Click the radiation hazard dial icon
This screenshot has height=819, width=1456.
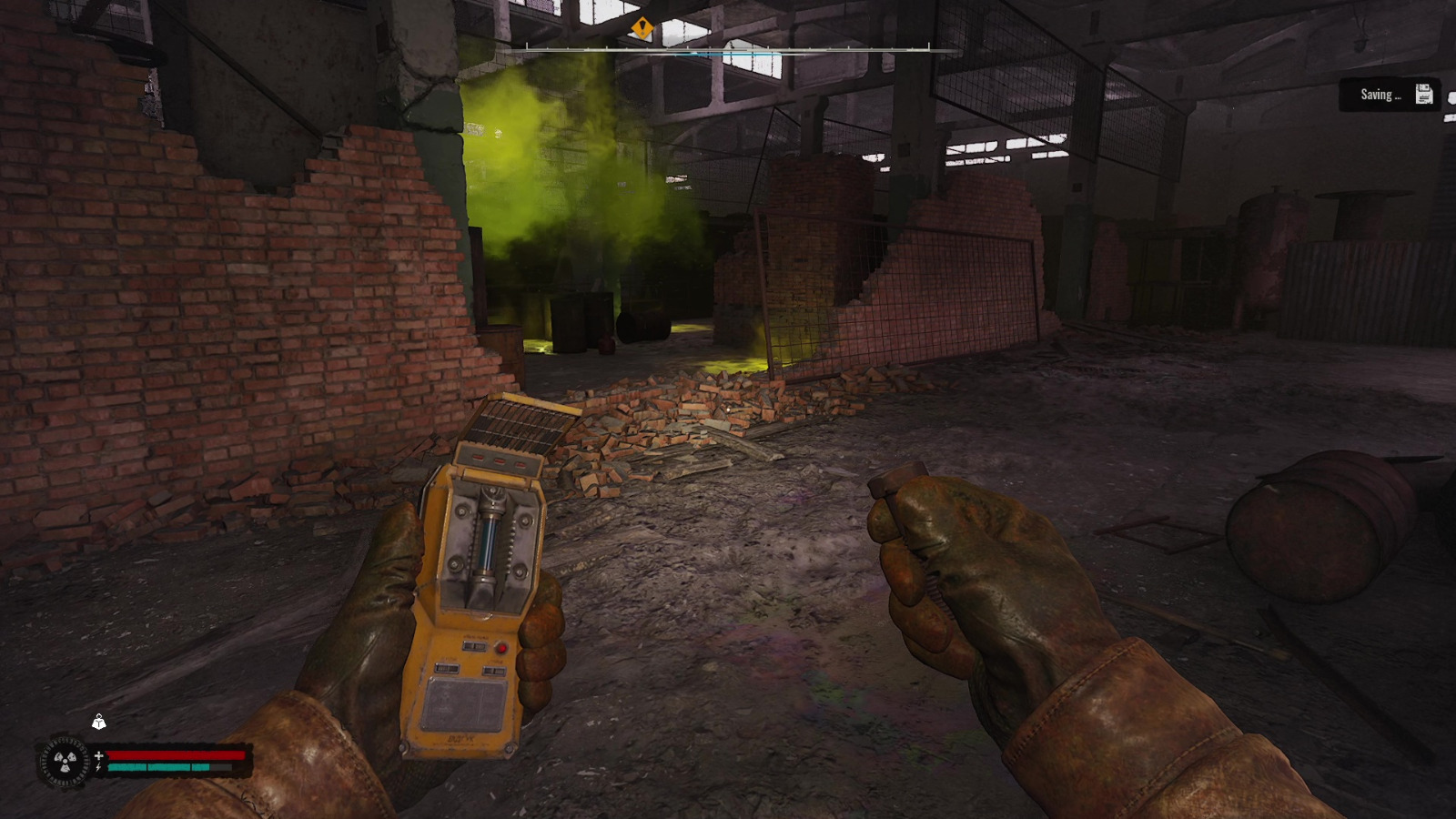click(66, 761)
